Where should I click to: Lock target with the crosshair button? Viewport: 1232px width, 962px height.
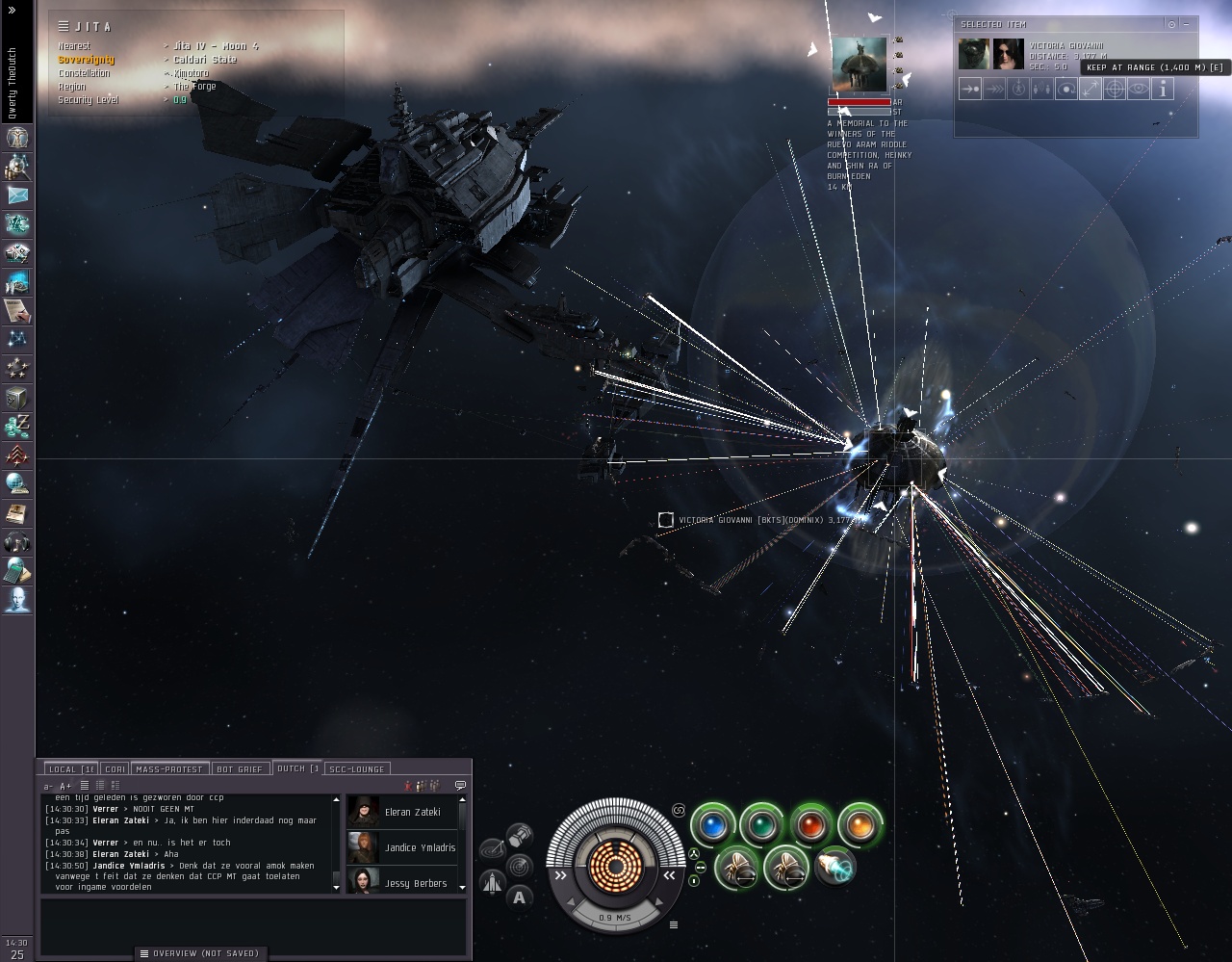(x=1114, y=90)
